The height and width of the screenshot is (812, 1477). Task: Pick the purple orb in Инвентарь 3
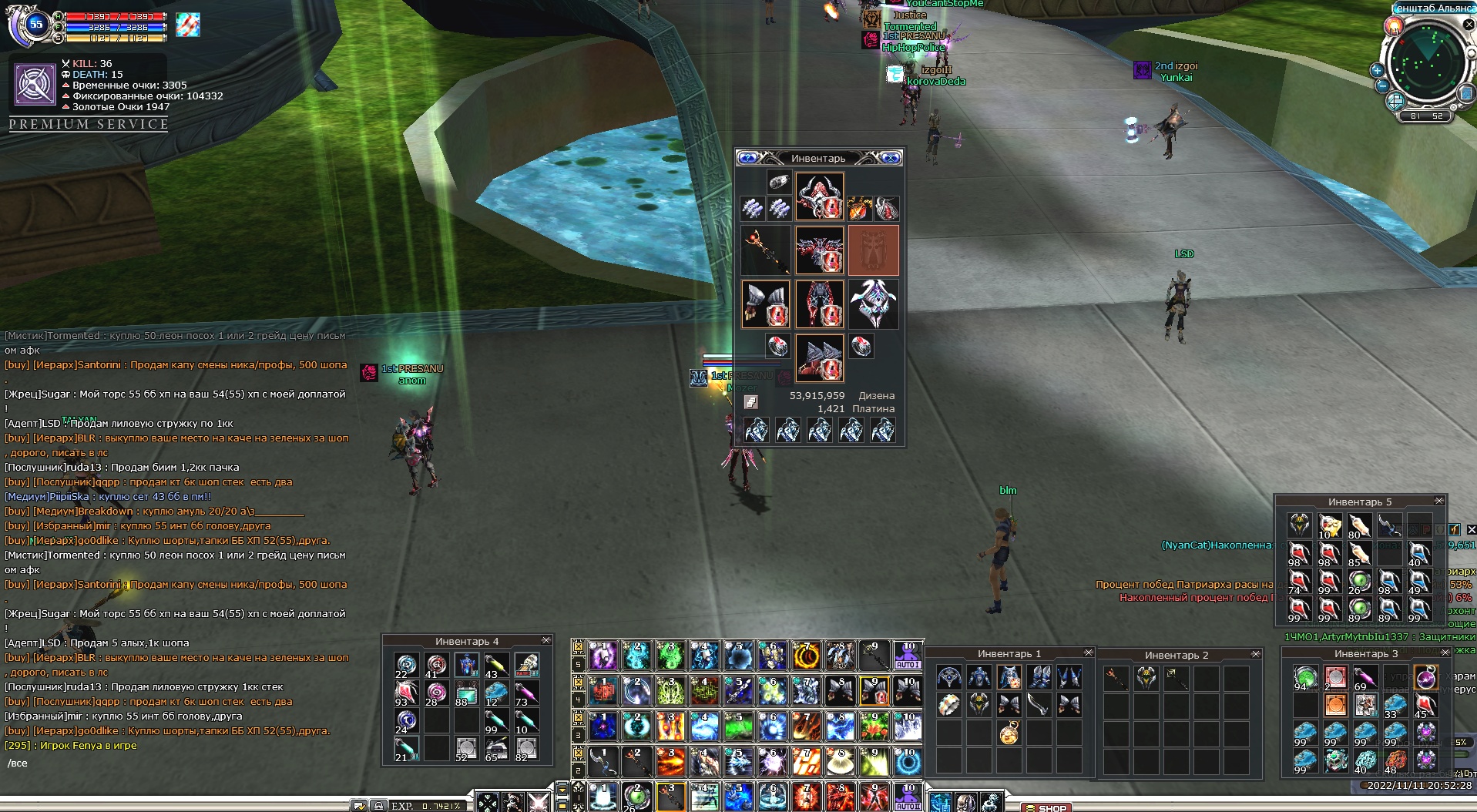pos(1425,679)
